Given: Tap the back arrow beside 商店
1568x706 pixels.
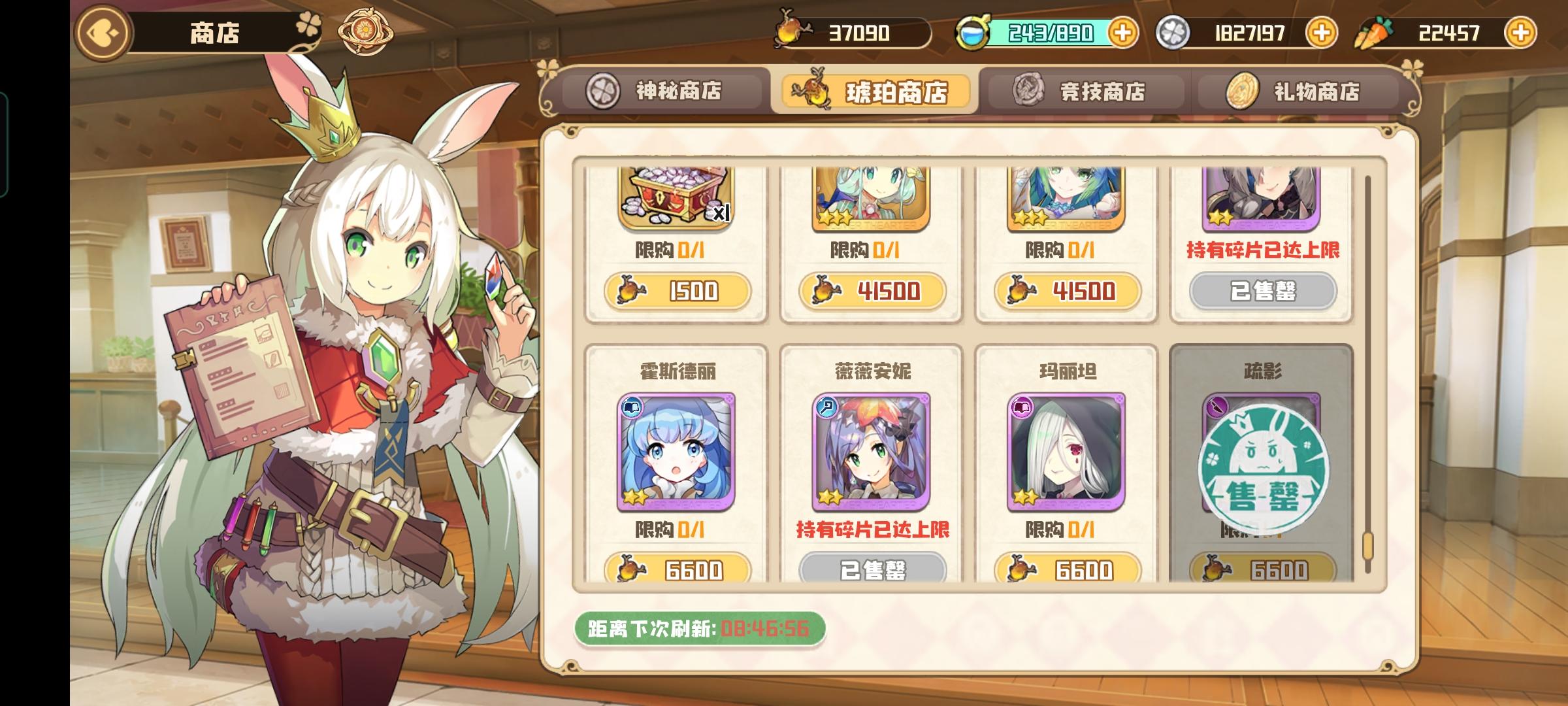Looking at the screenshot, I should (102, 31).
